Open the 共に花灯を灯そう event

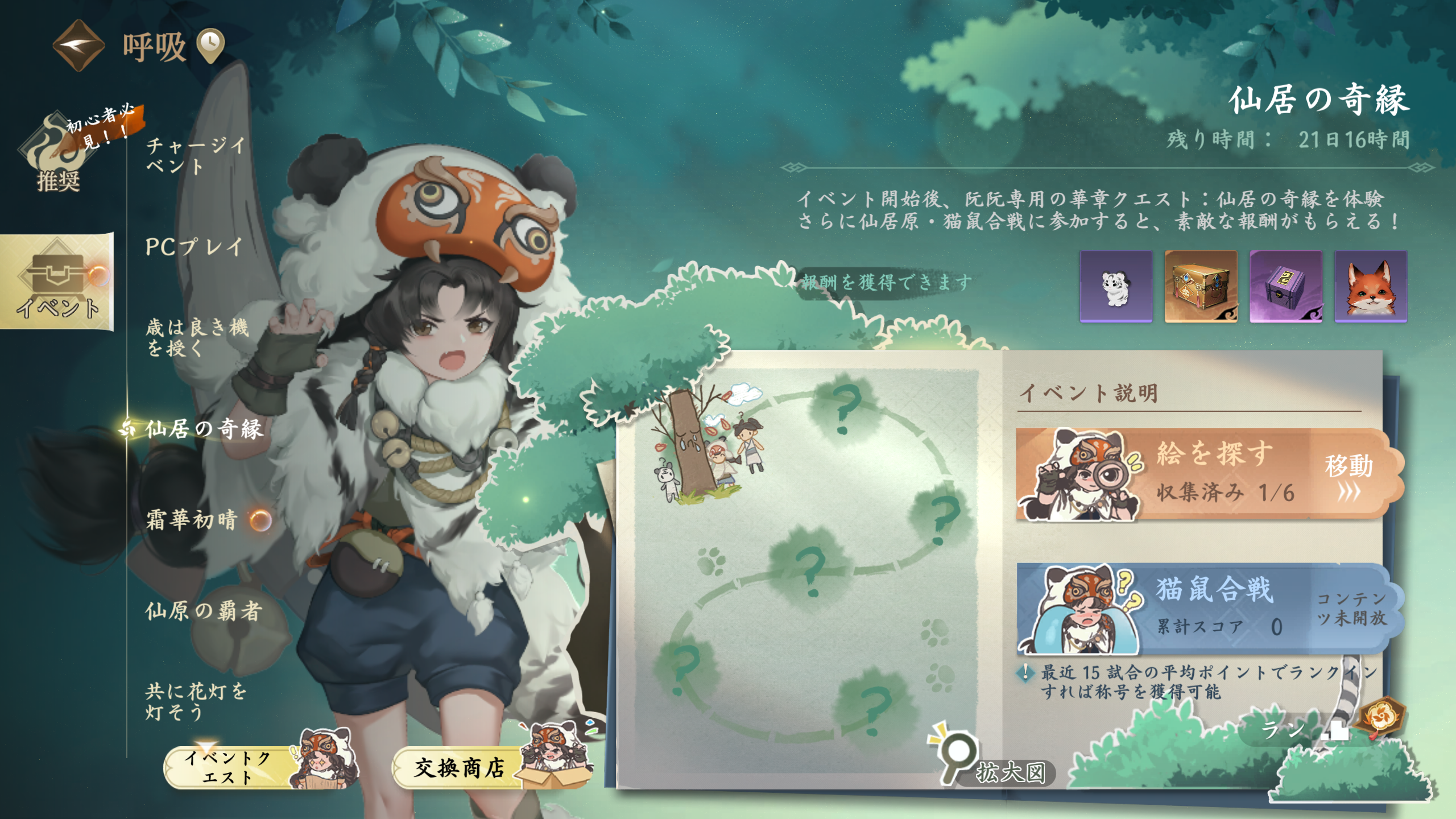click(195, 701)
